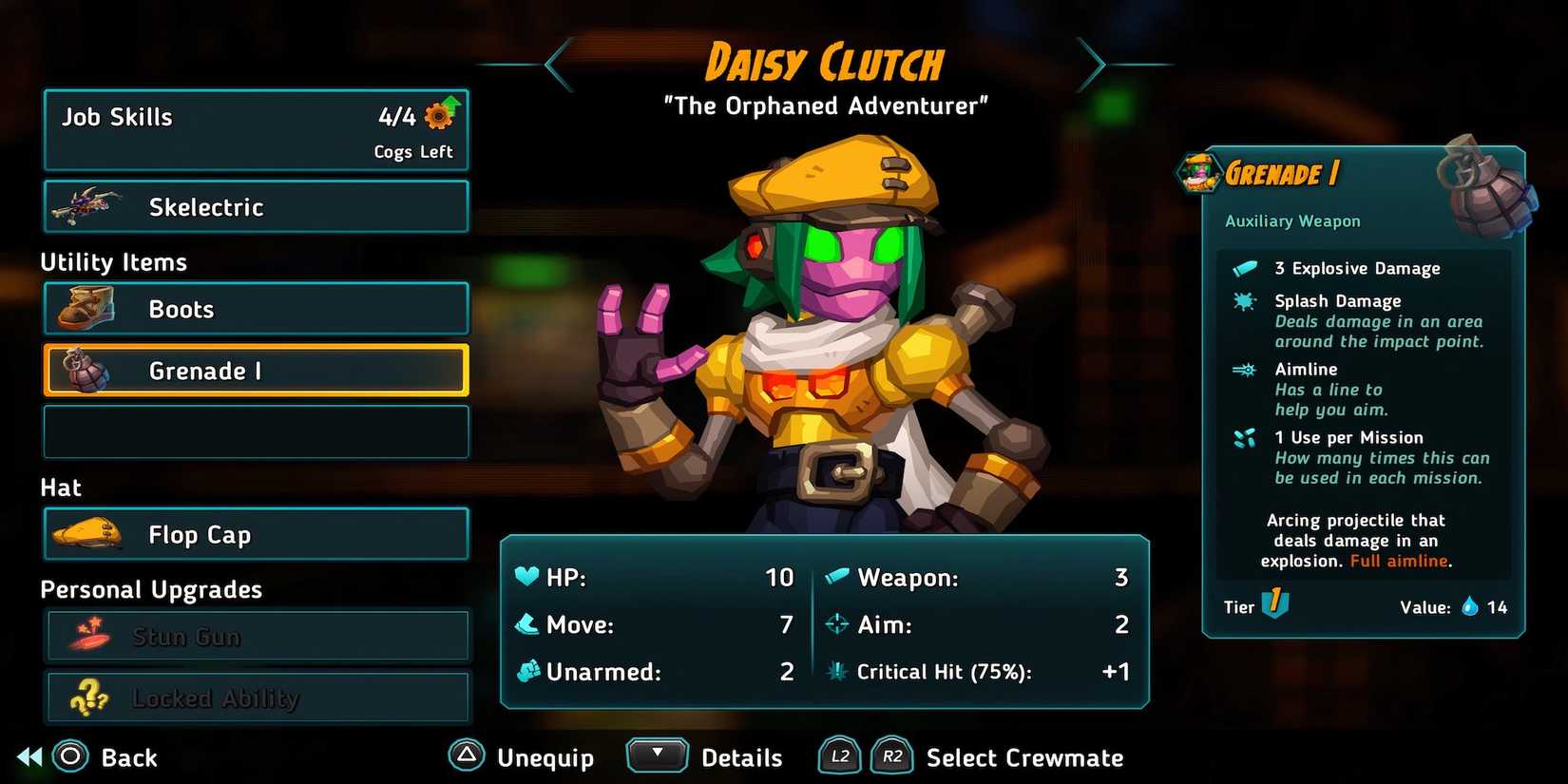1568x784 pixels.
Task: Click the left arrow beside Daisy Clutch
Action: [x=559, y=64]
